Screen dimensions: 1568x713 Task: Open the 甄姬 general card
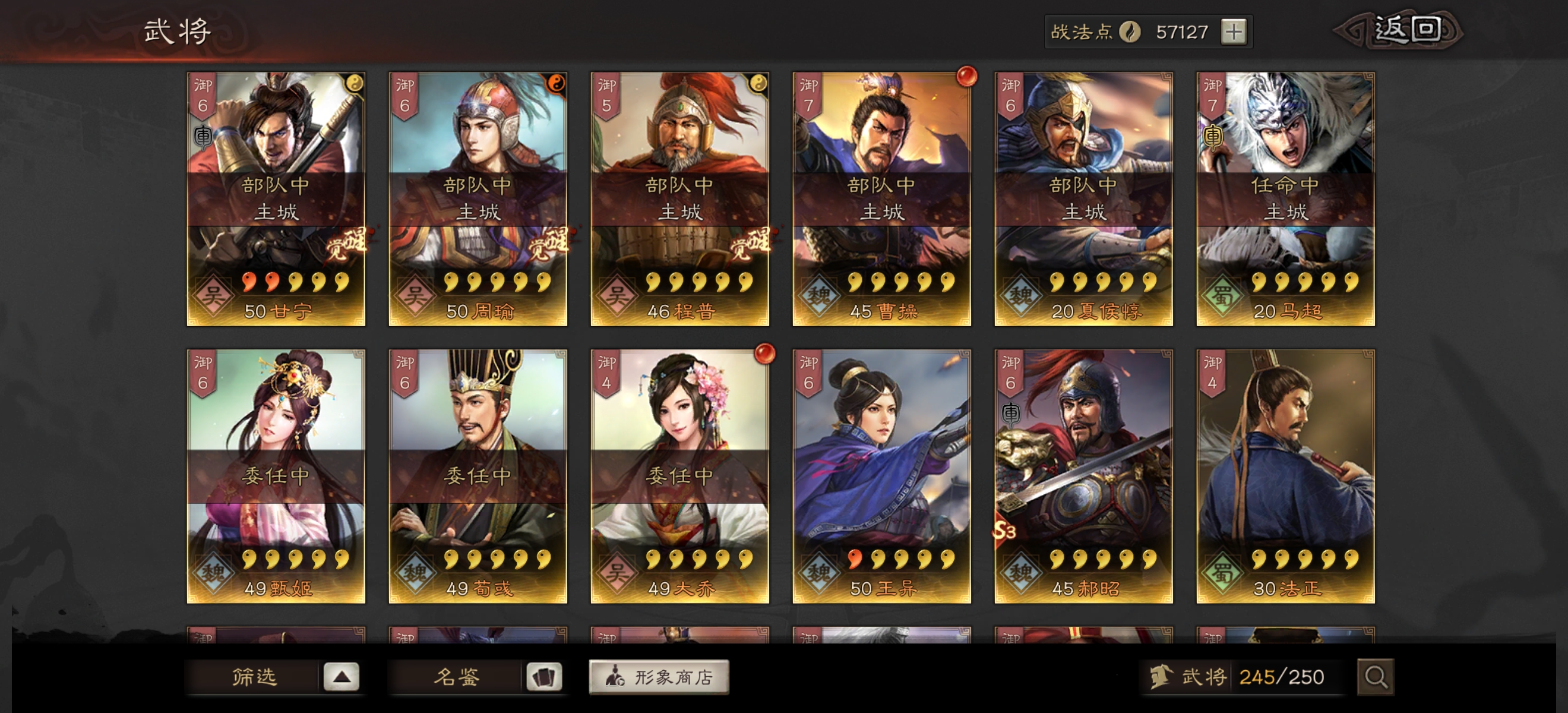tap(276, 476)
